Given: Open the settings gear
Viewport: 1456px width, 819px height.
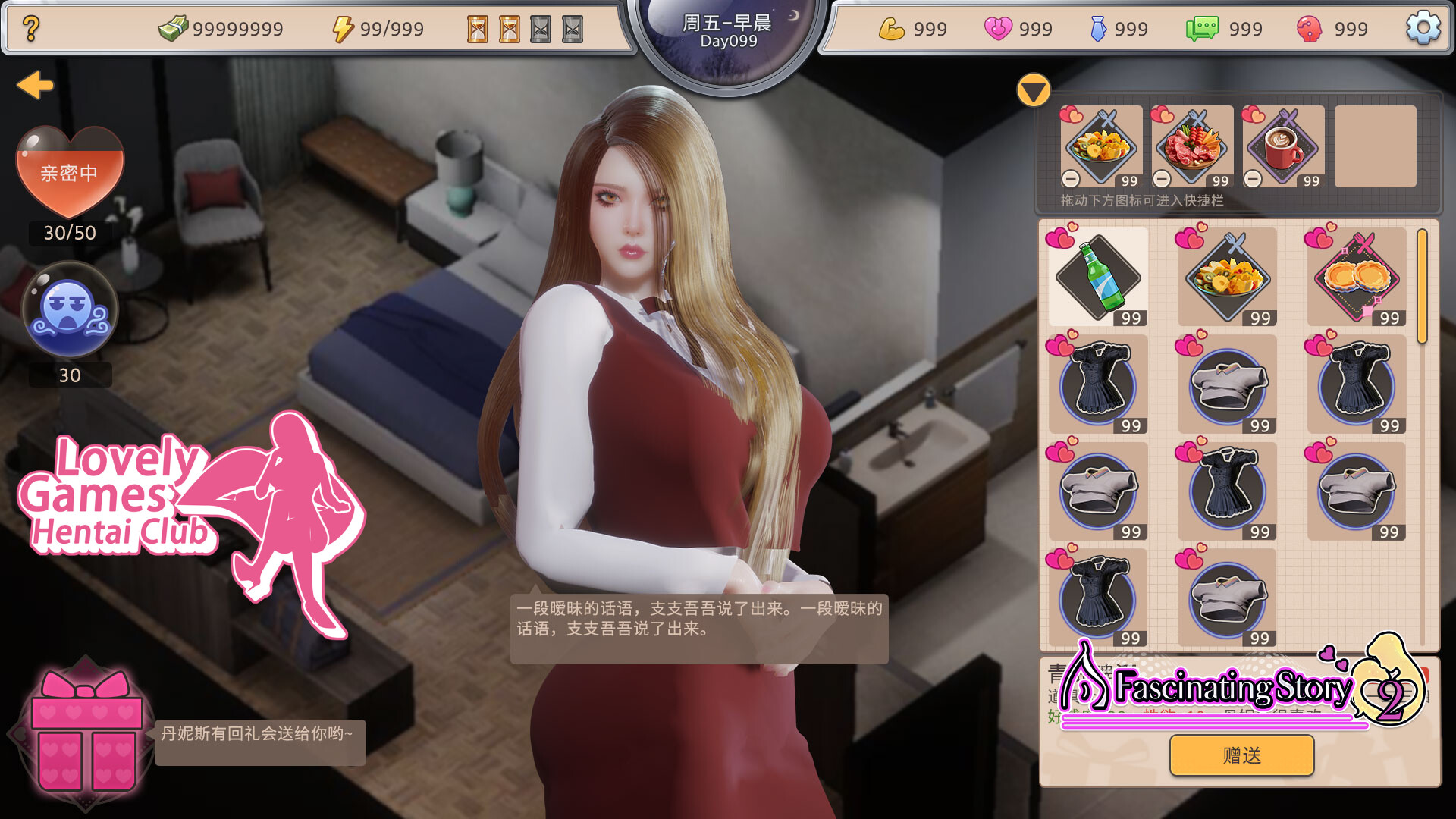Looking at the screenshot, I should pos(1422,28).
